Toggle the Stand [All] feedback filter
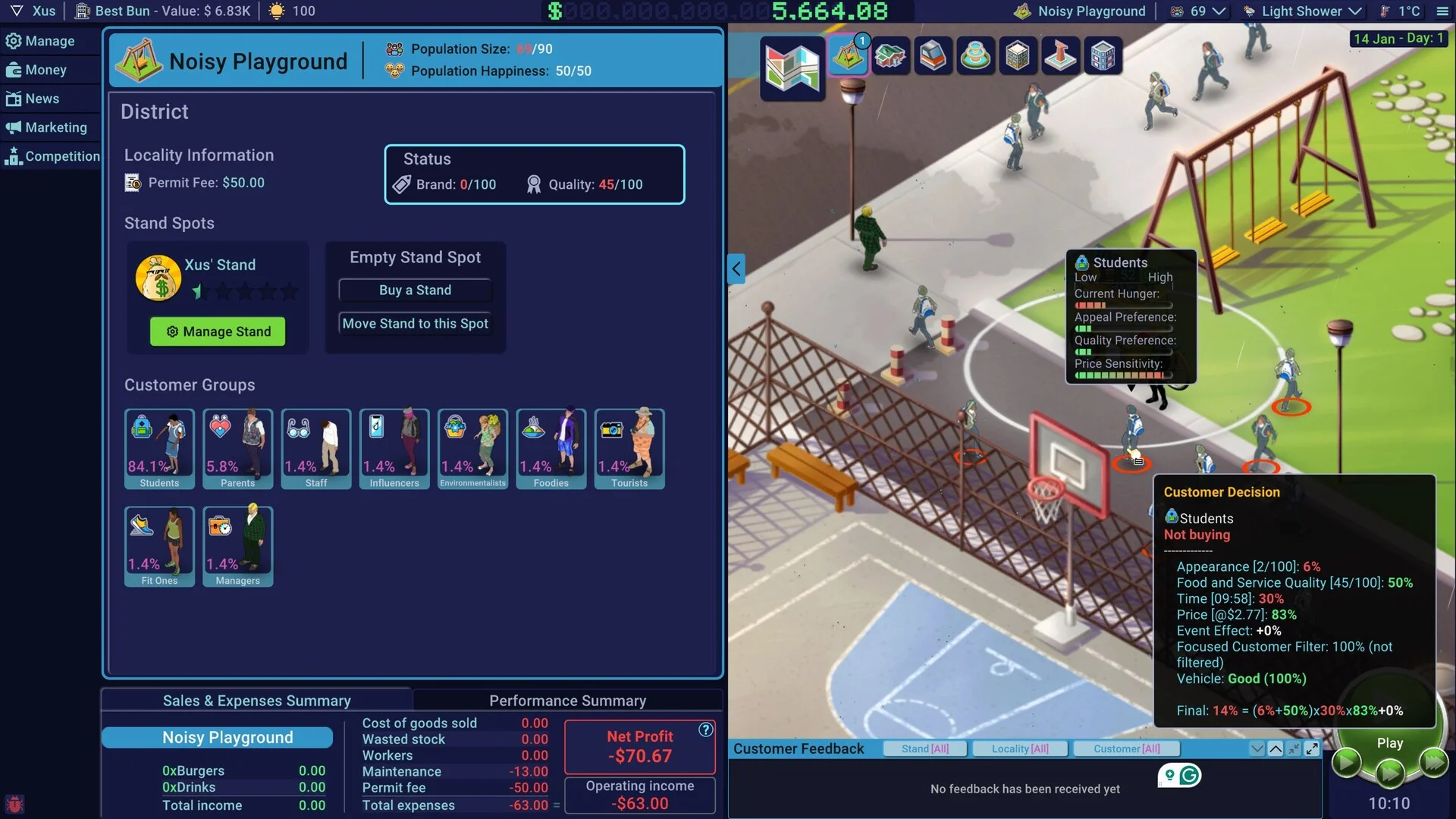The height and width of the screenshot is (819, 1456). [x=925, y=749]
